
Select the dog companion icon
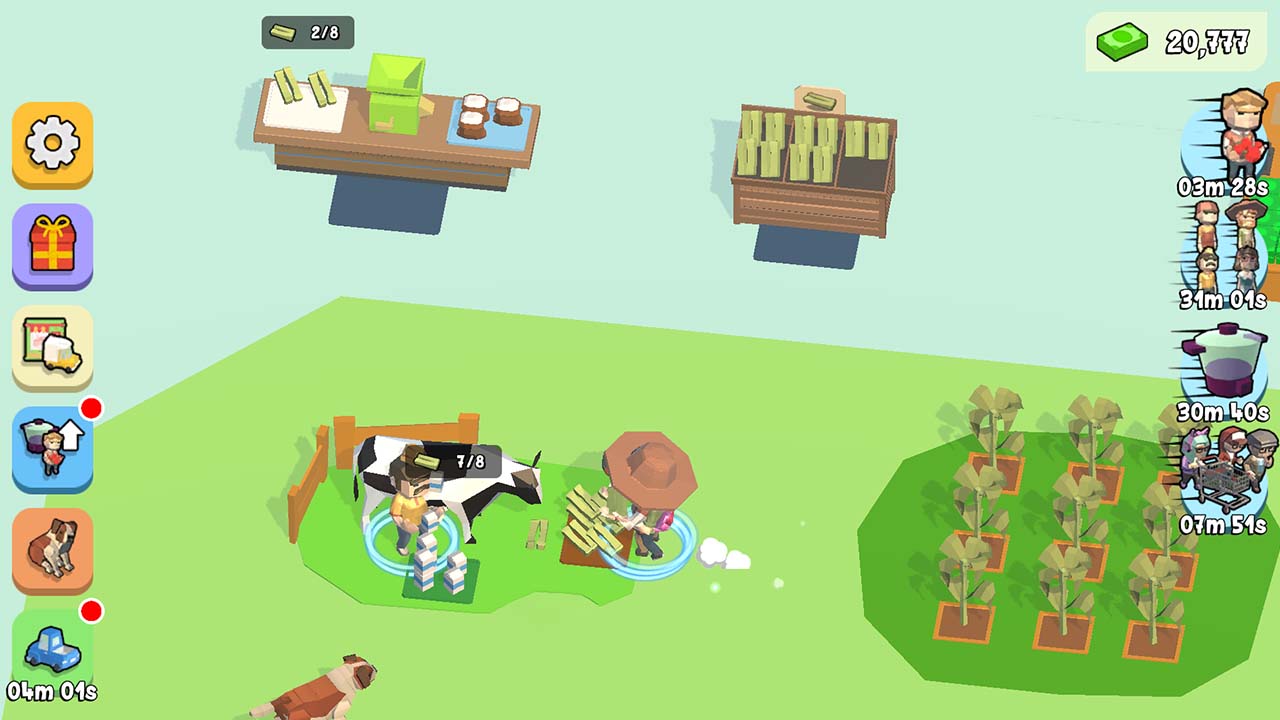pyautogui.click(x=52, y=547)
